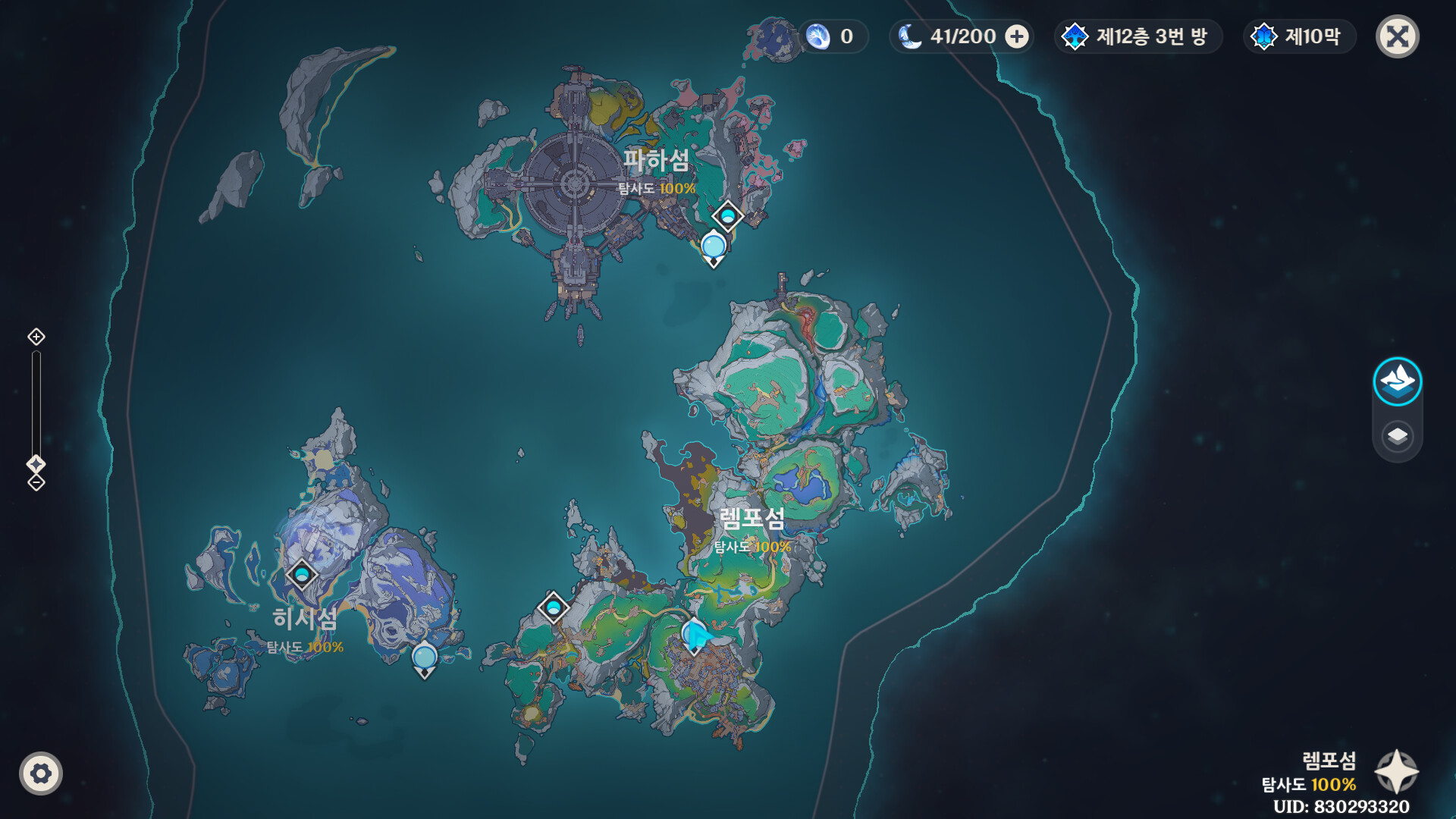1456x819 pixels.
Task: Add Original Resin with the plus button
Action: [x=1017, y=36]
